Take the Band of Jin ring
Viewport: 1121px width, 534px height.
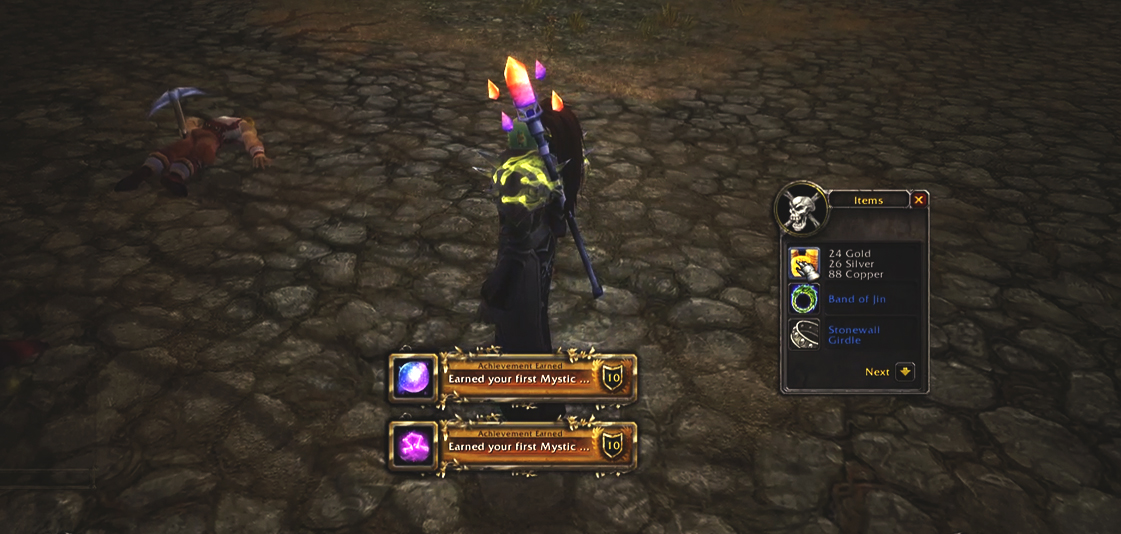(804, 299)
